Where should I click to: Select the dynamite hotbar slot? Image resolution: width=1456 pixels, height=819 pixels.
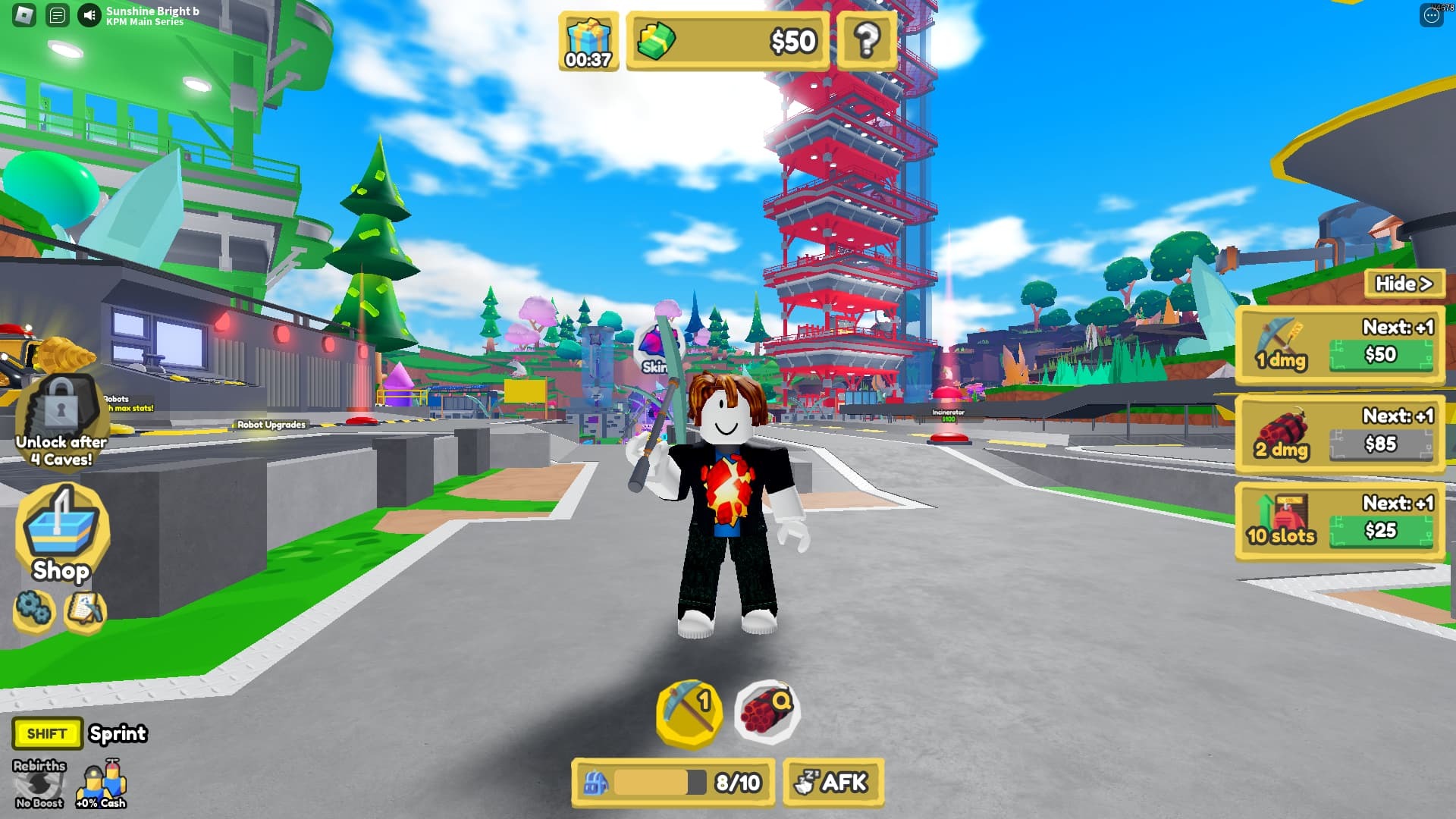tap(766, 711)
